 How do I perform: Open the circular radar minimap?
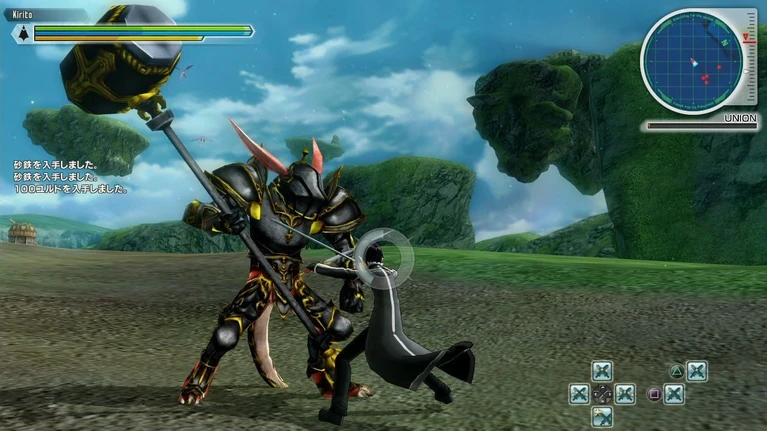coord(692,62)
